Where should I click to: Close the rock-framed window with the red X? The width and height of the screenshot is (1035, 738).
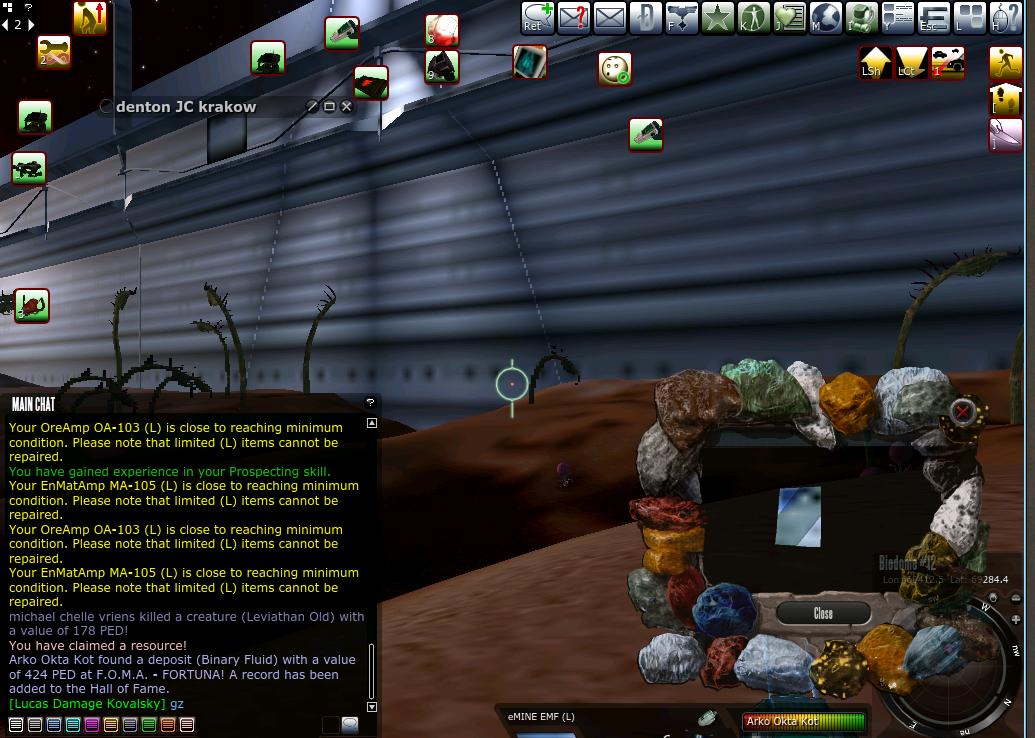pyautogui.click(x=962, y=410)
